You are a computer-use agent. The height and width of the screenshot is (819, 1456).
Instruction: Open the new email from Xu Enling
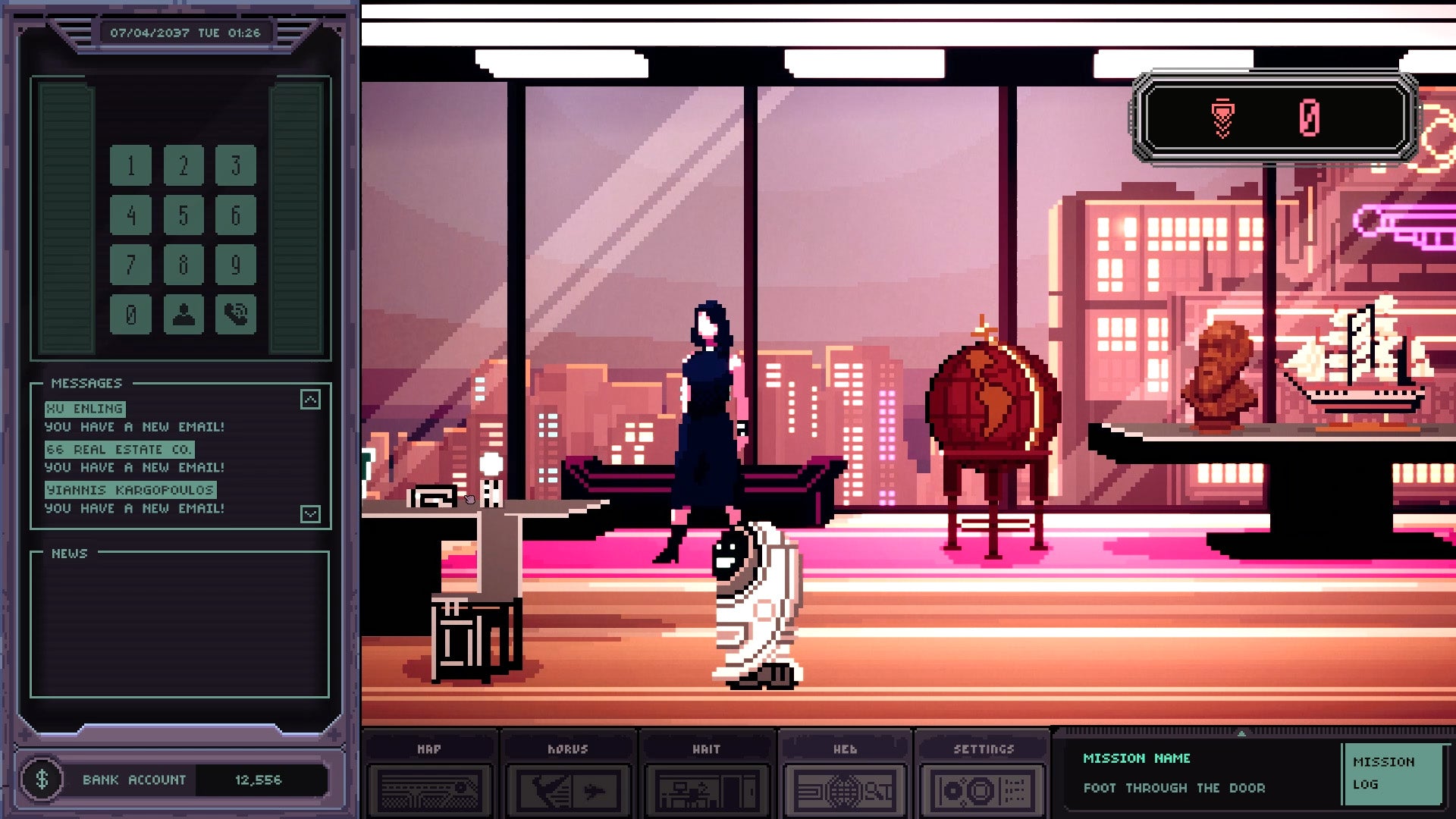pos(86,408)
